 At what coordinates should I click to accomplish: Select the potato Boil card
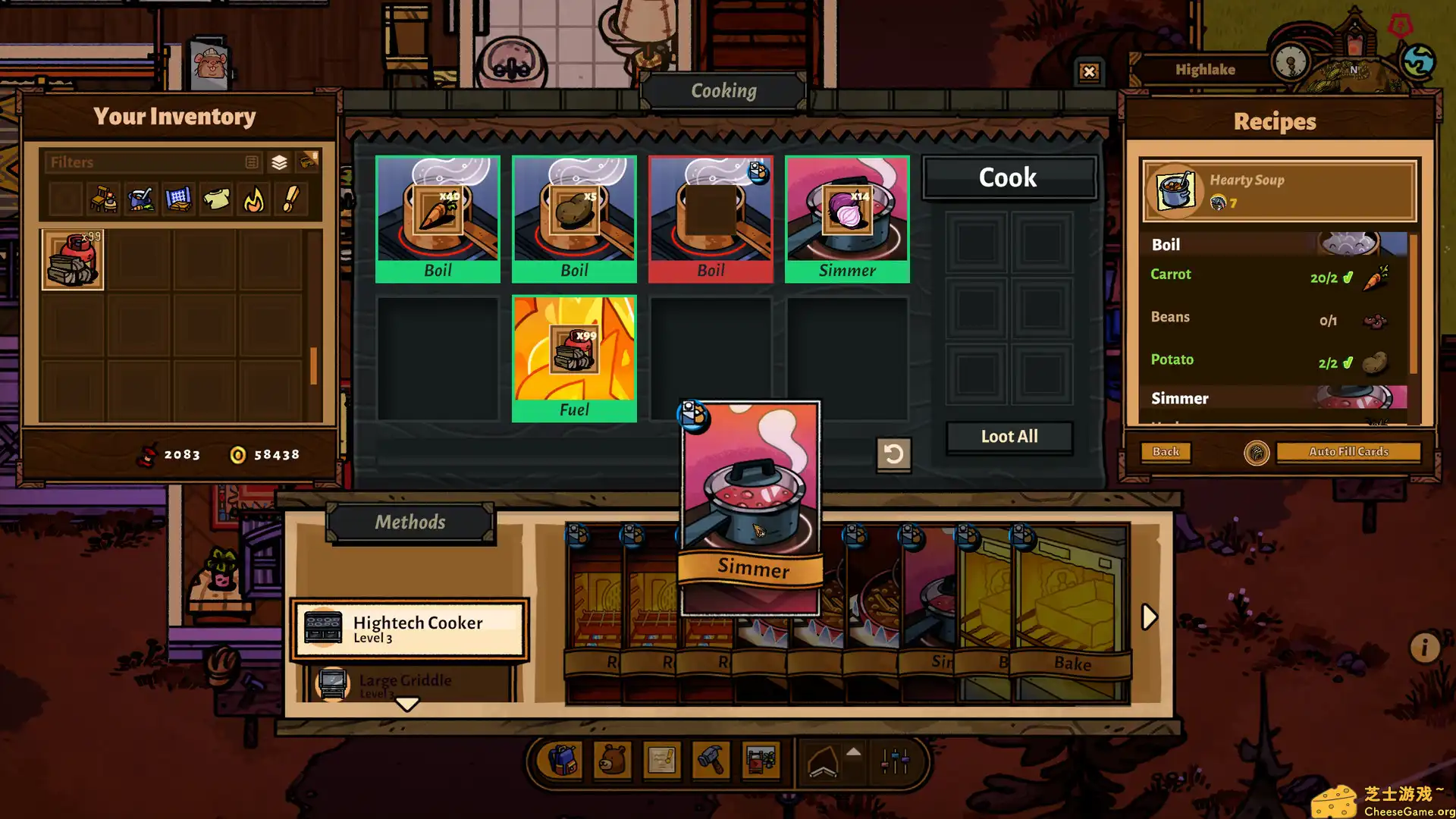click(574, 218)
